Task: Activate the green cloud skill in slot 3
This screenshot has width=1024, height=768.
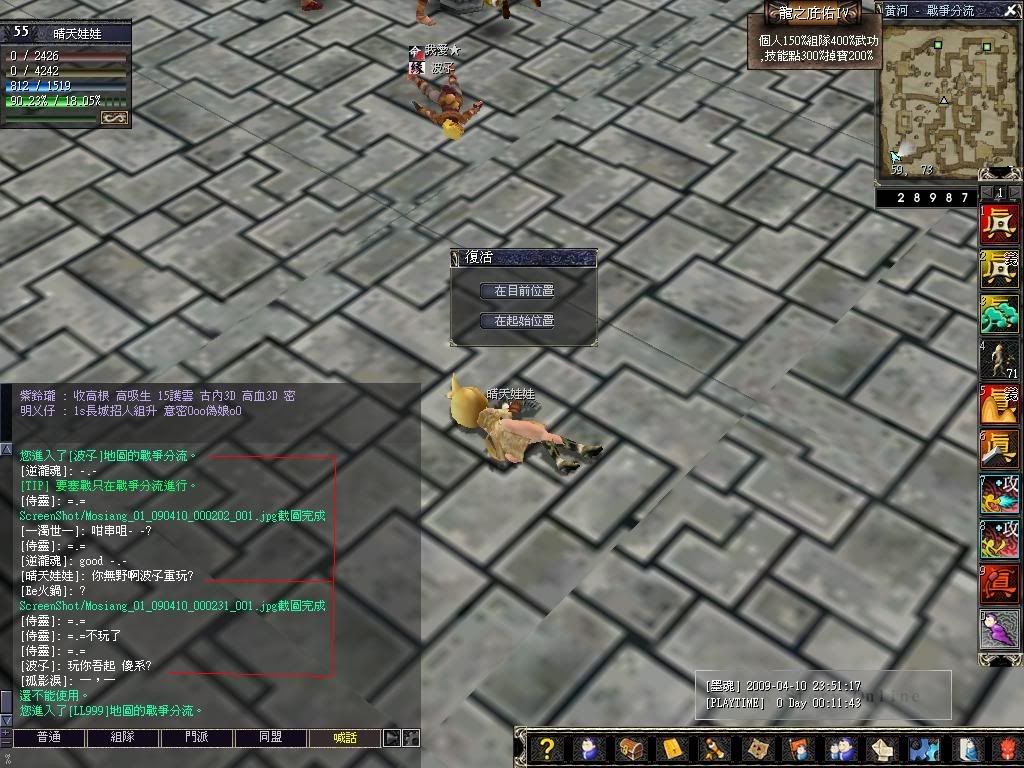Action: (999, 315)
